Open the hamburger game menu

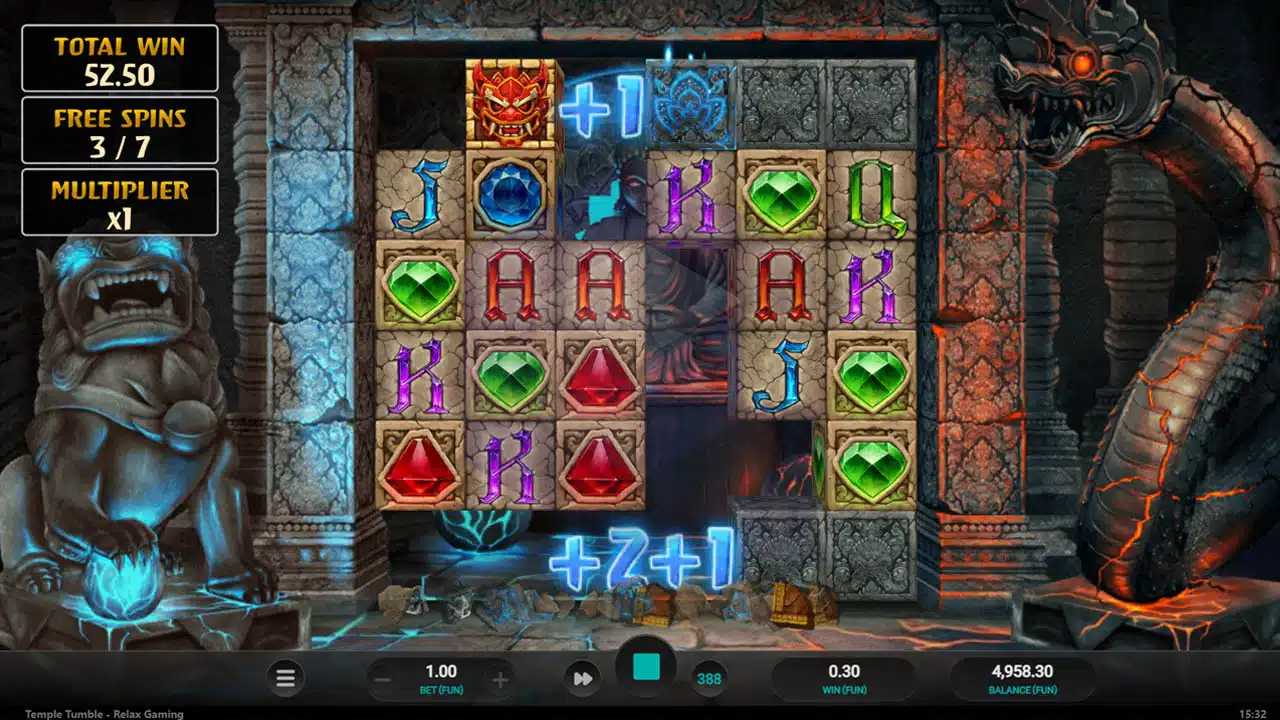285,678
